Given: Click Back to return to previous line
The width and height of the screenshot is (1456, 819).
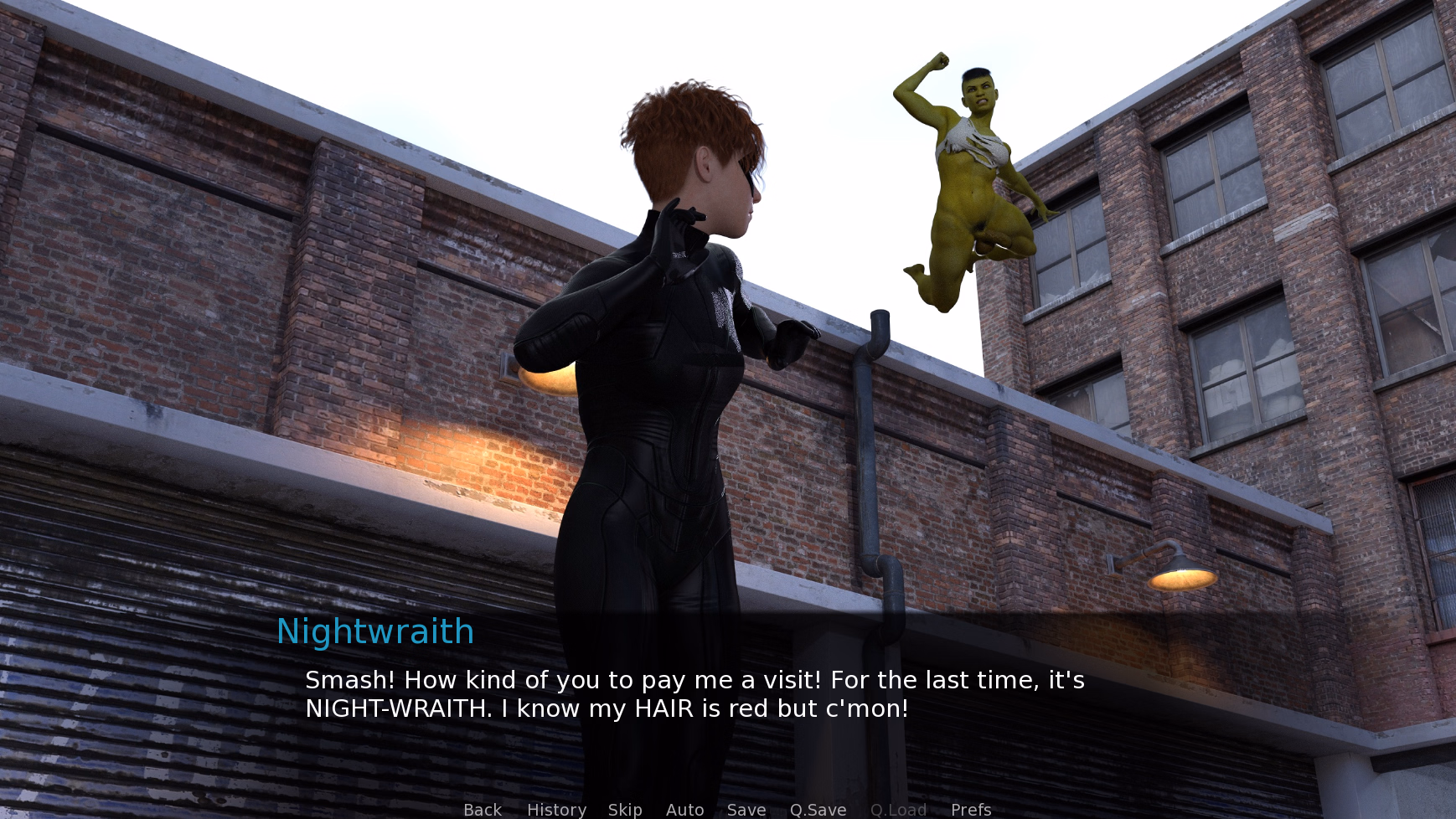Looking at the screenshot, I should pos(482,809).
